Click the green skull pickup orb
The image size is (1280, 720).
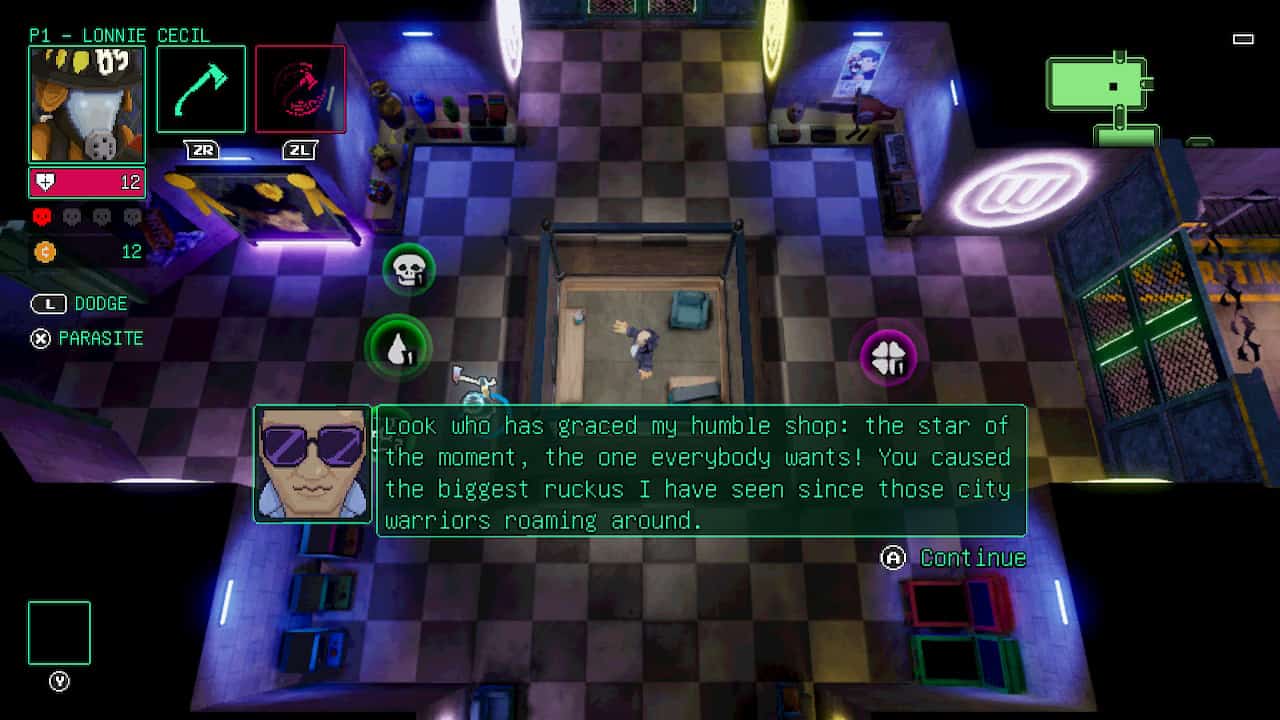click(406, 269)
